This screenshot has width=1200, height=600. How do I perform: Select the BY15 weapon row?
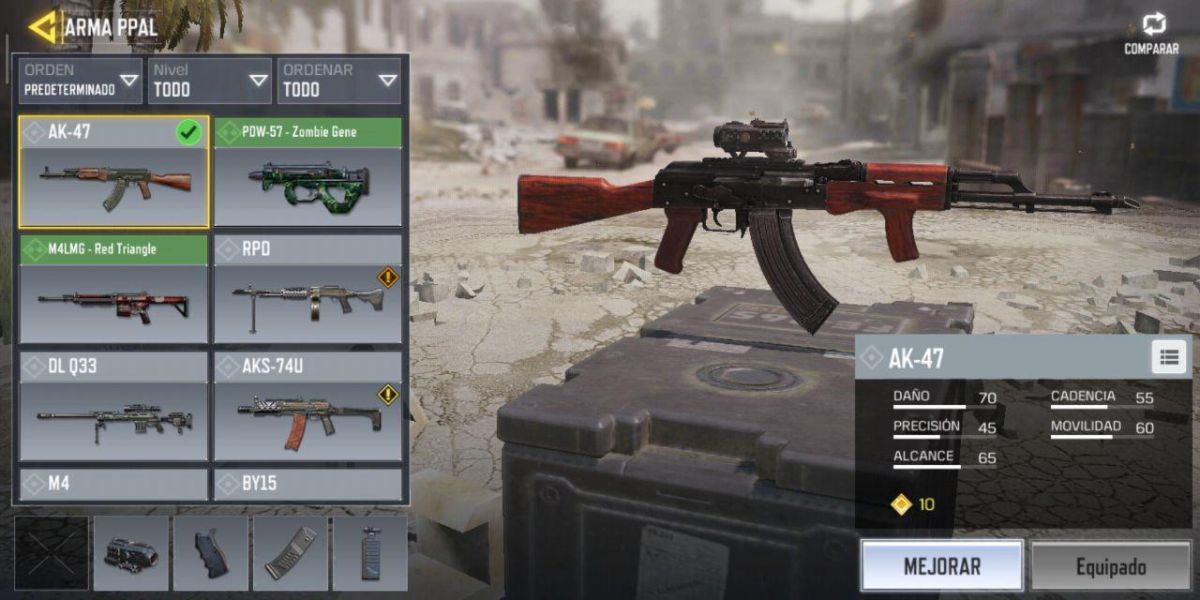[x=308, y=484]
